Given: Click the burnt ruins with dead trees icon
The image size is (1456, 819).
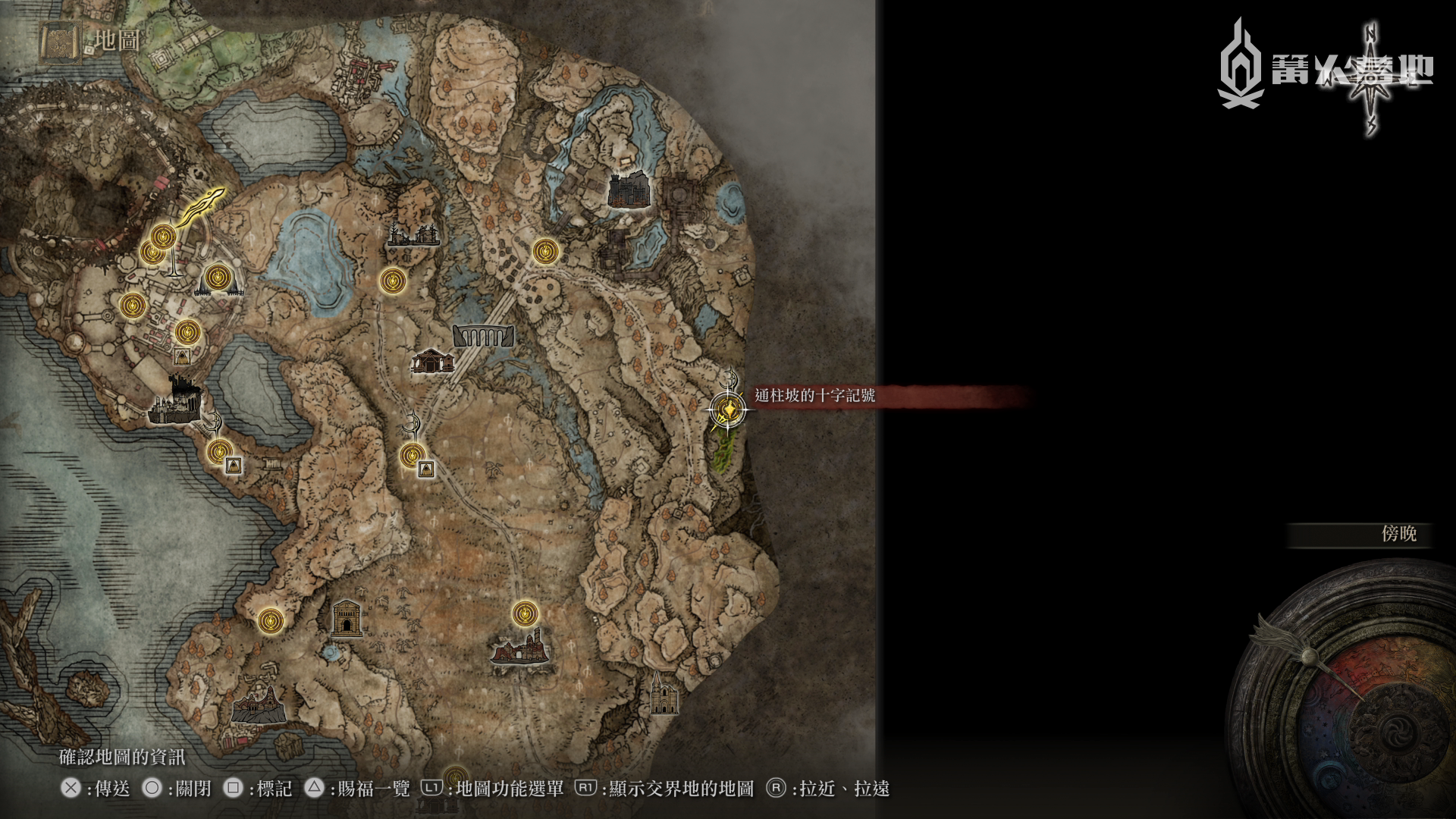Looking at the screenshot, I should coord(413,234).
